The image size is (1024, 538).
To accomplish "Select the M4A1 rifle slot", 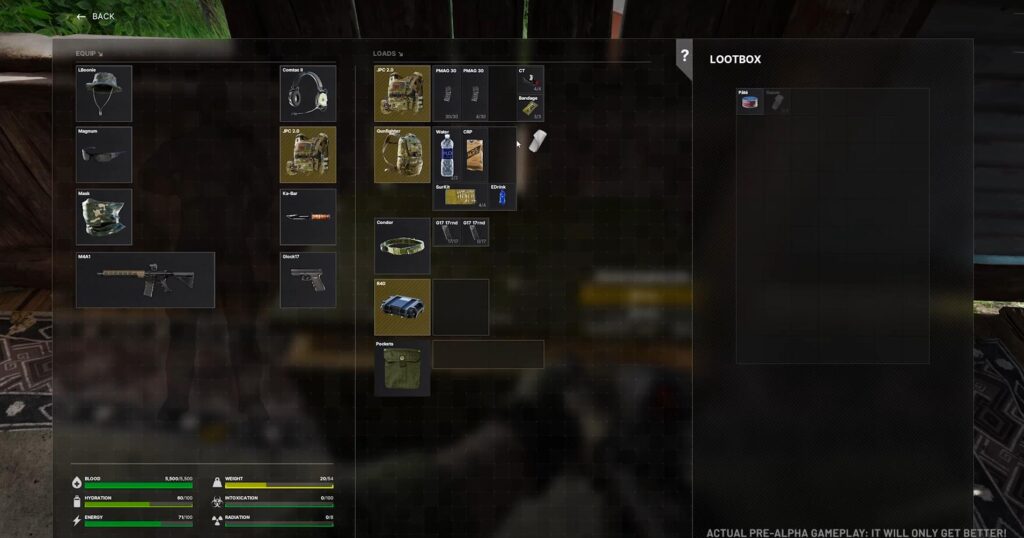I will 145,280.
